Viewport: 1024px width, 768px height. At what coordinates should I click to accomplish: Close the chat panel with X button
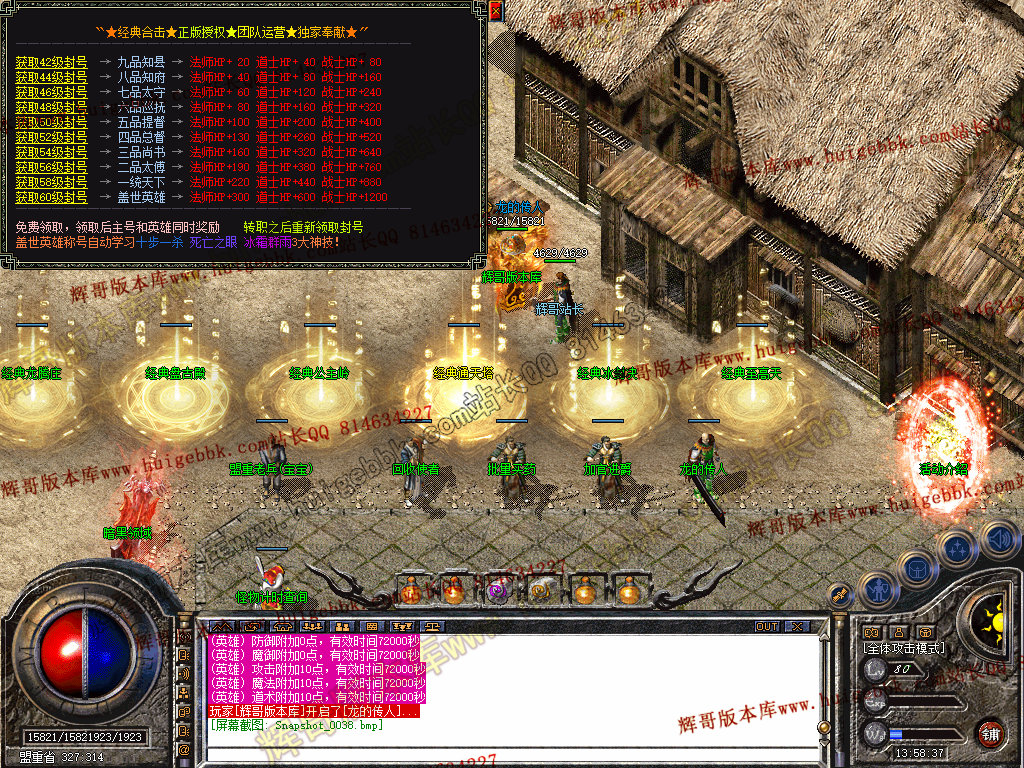click(796, 626)
